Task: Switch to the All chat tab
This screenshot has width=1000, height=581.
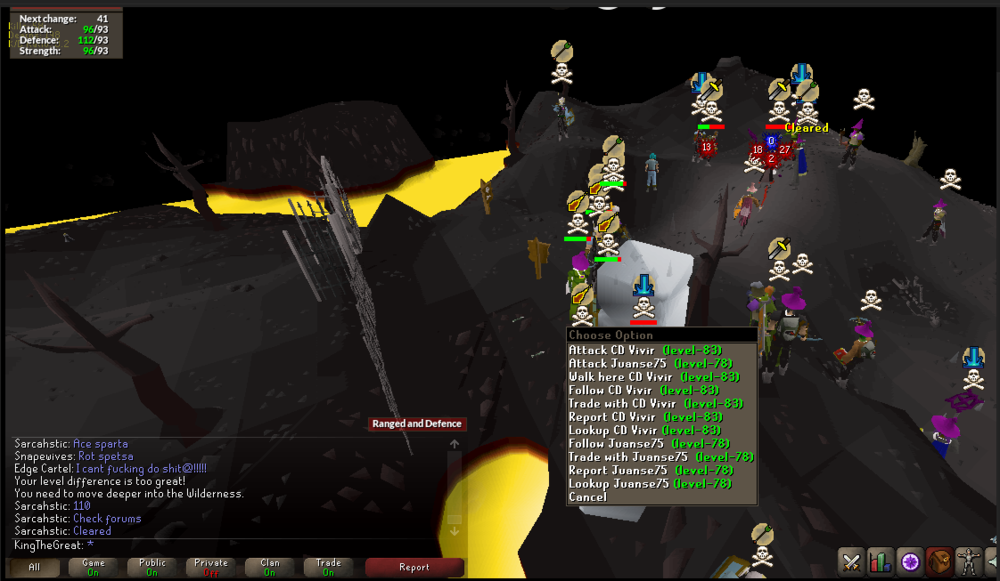Action: [x=35, y=567]
